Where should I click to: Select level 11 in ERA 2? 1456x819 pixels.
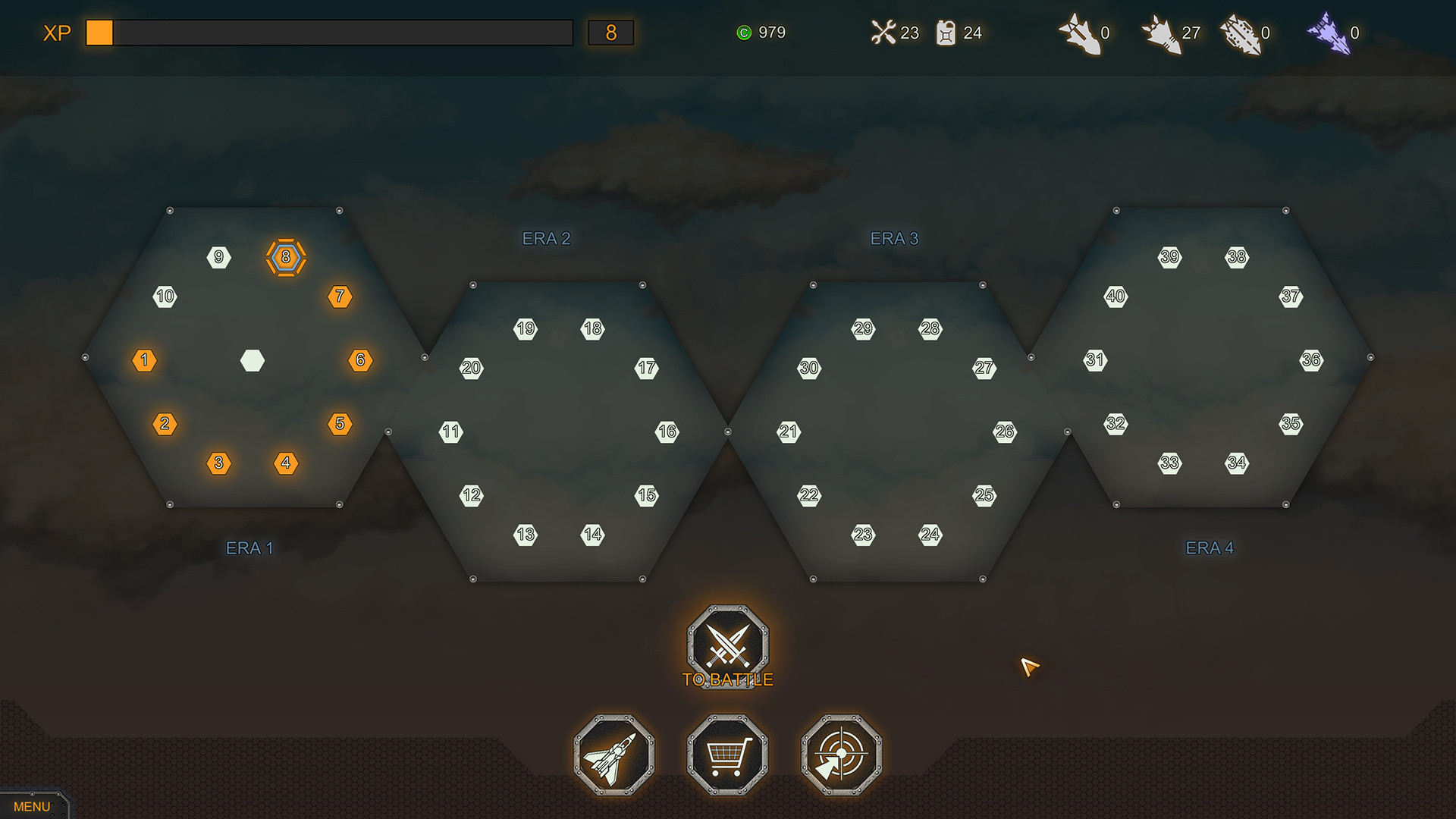point(450,431)
